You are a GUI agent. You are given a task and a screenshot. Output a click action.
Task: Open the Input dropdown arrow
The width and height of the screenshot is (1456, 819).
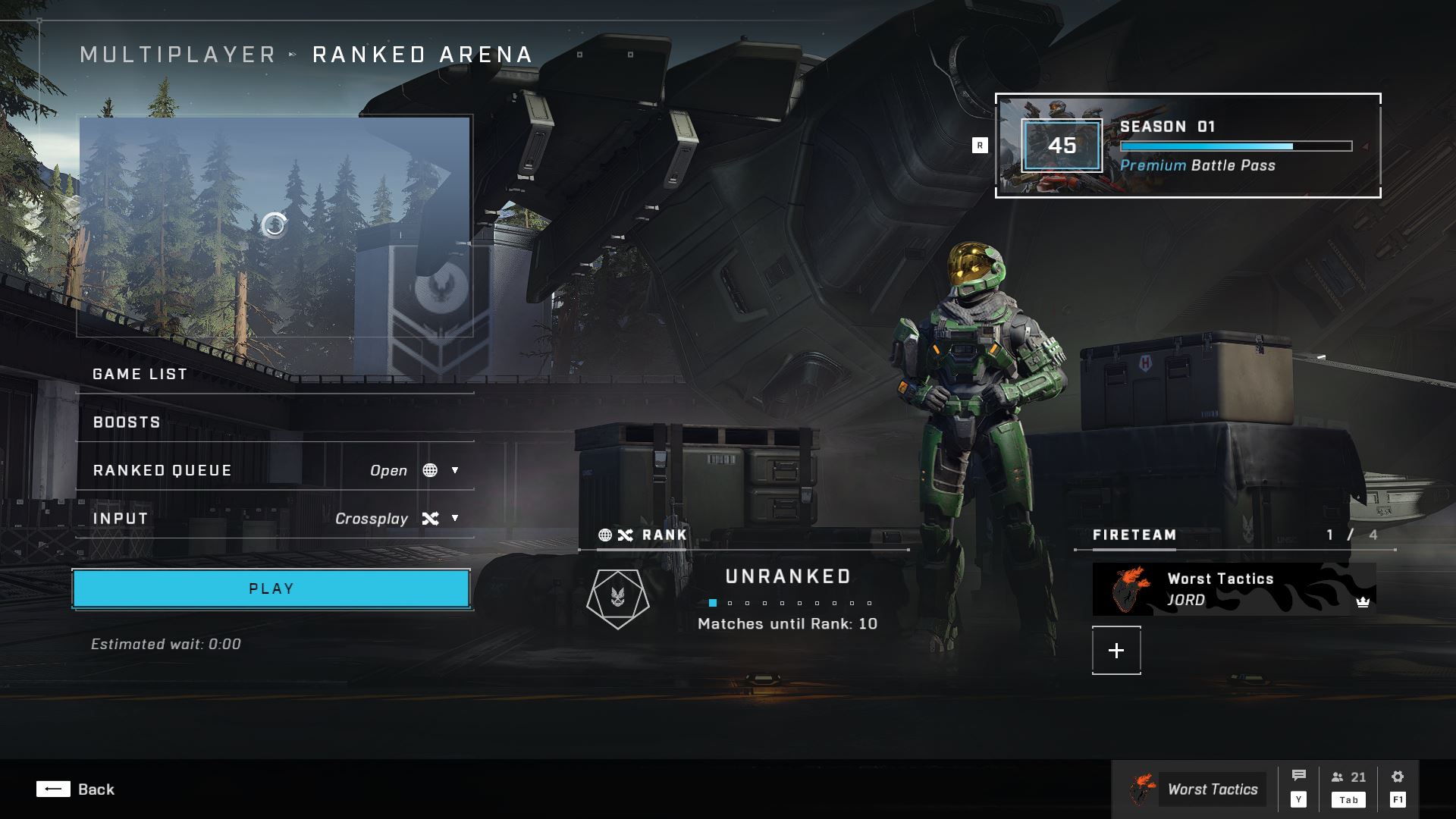pos(455,519)
